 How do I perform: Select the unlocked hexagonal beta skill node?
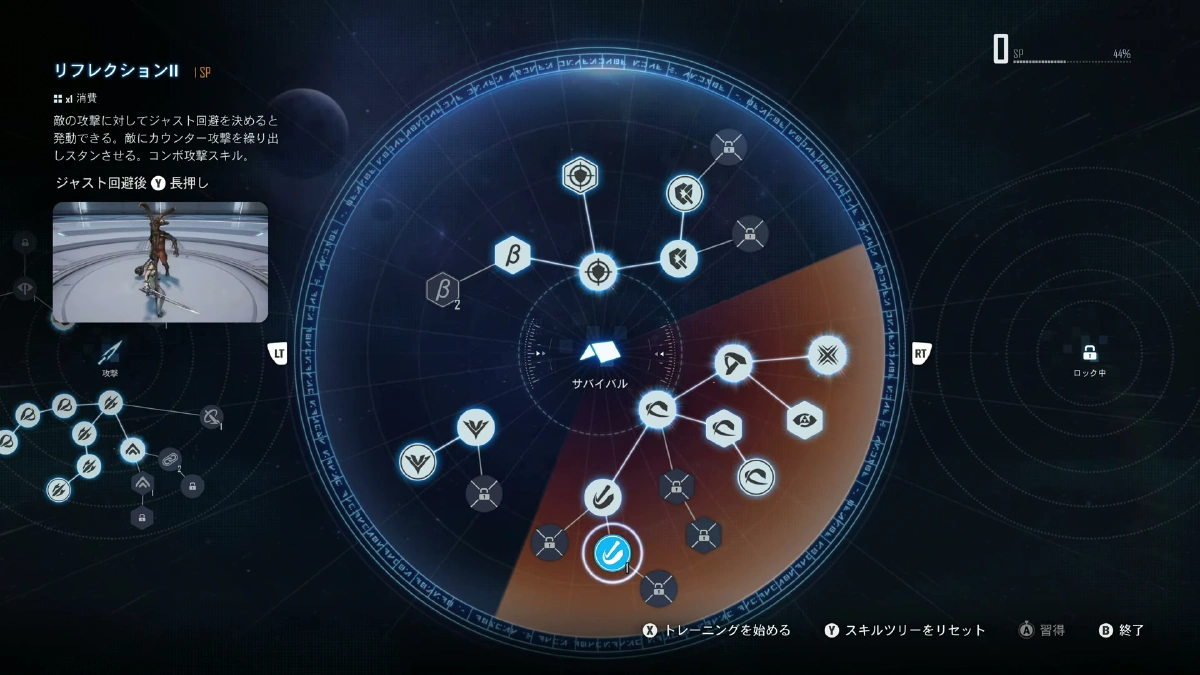coord(512,254)
